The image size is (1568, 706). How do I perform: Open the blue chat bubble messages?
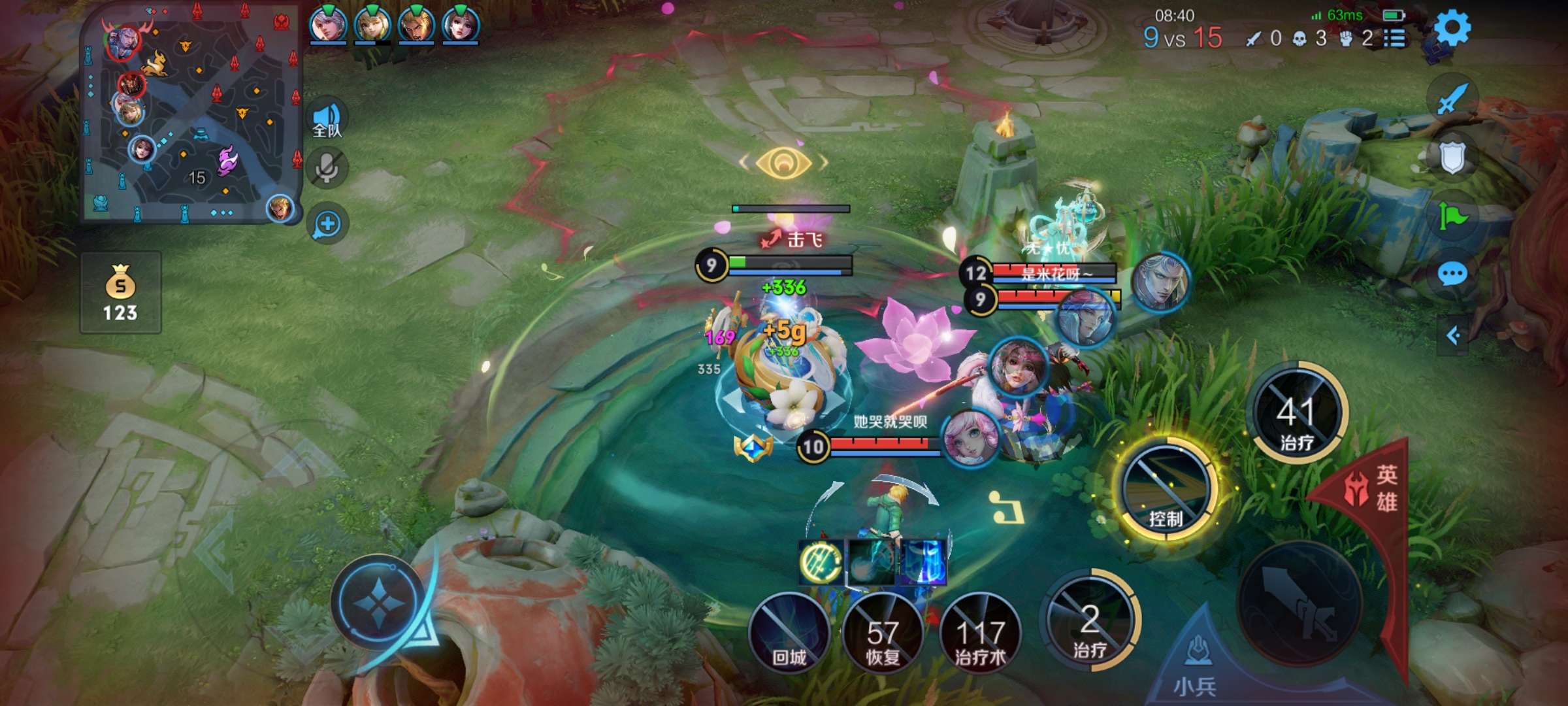(1452, 274)
